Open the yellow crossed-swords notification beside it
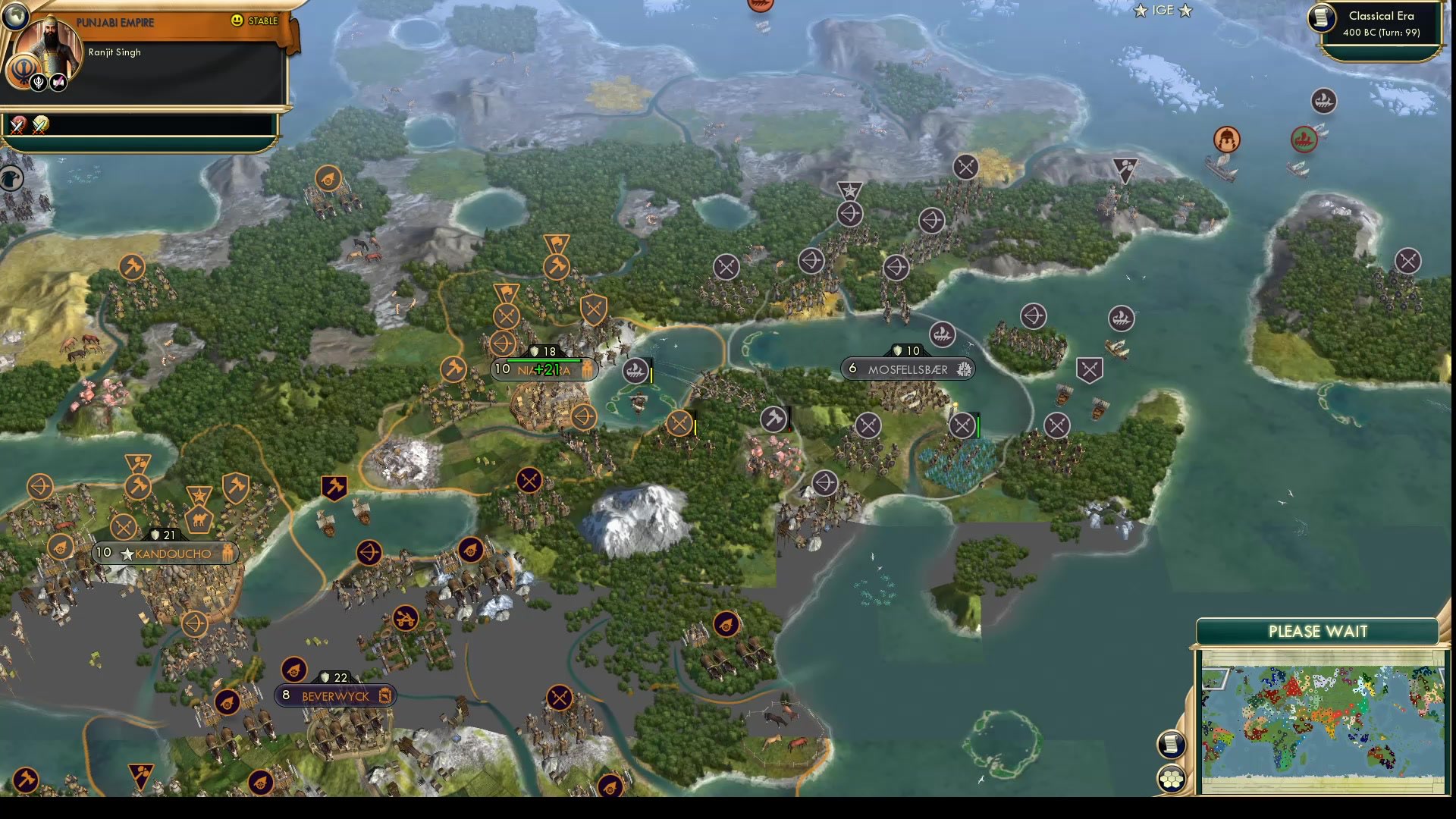The image size is (1456, 819). click(x=39, y=126)
